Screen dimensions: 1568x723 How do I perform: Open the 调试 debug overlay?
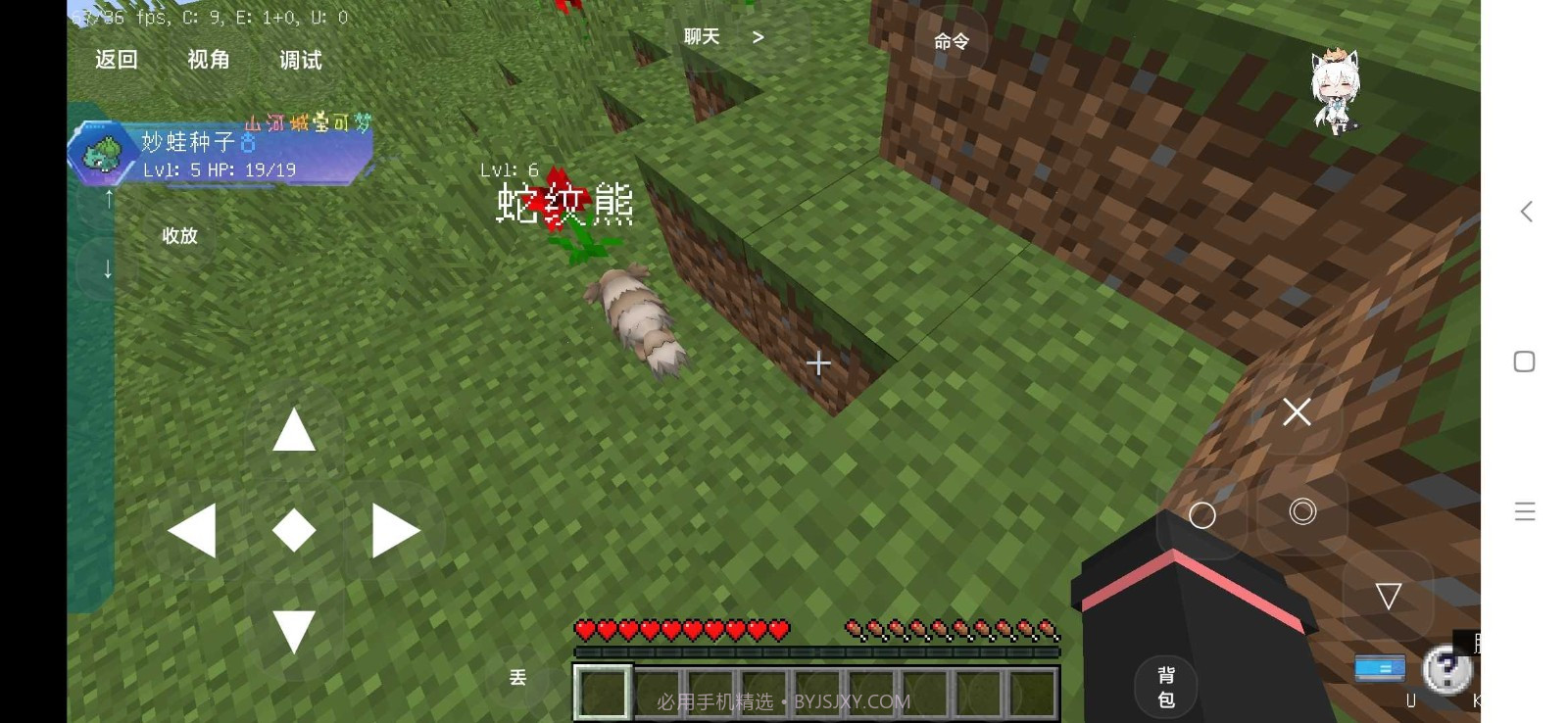tap(300, 61)
